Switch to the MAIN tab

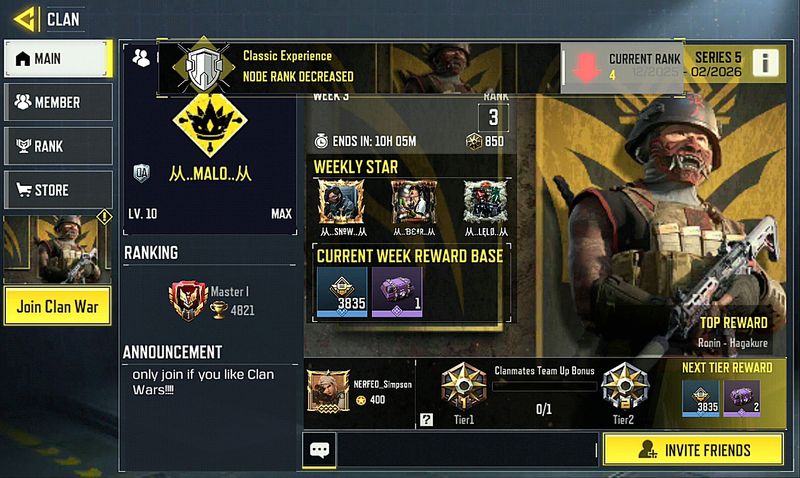coord(58,59)
